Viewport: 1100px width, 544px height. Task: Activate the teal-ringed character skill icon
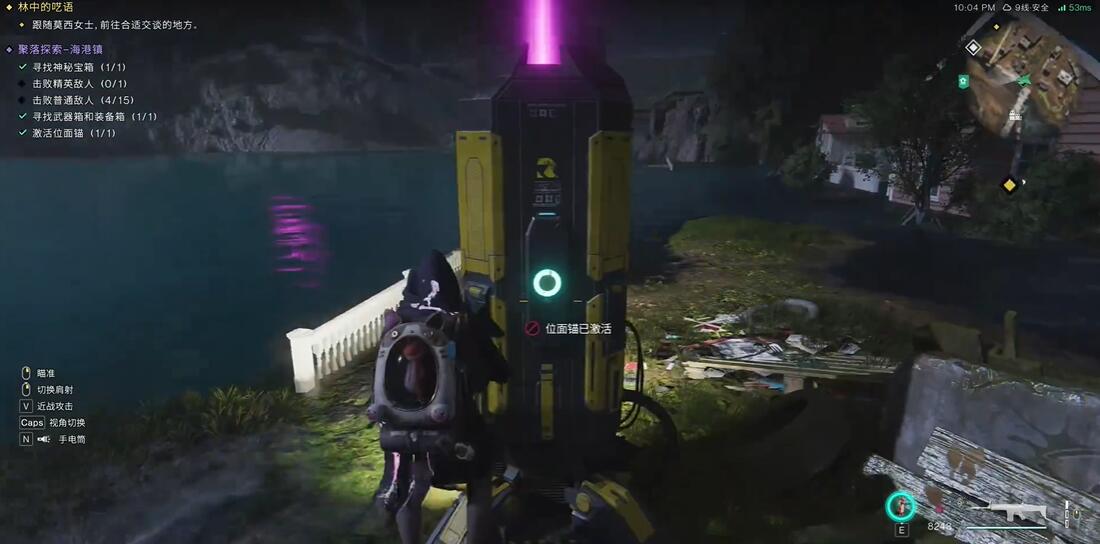click(901, 506)
